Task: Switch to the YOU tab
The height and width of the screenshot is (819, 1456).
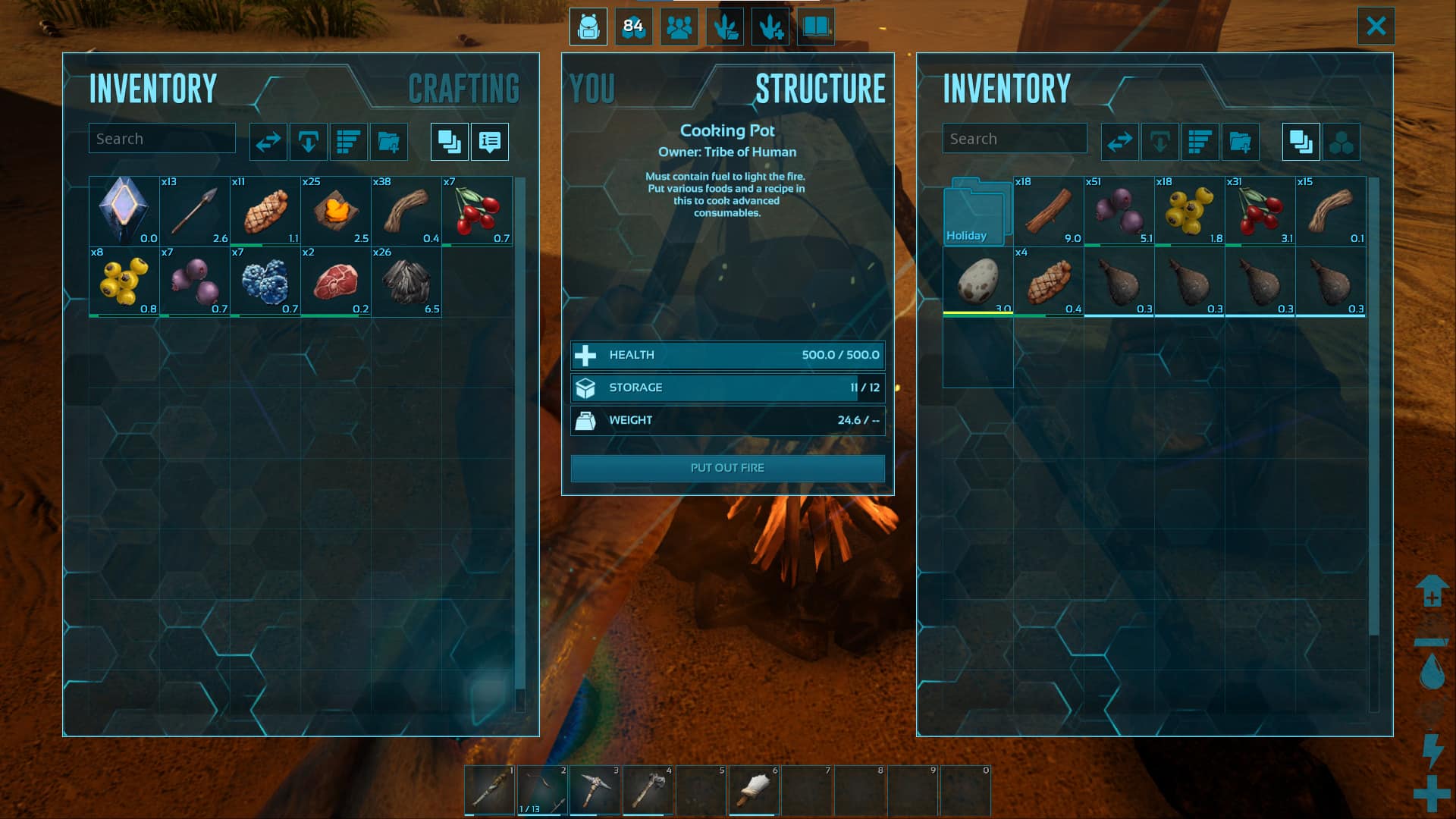Action: tap(591, 87)
